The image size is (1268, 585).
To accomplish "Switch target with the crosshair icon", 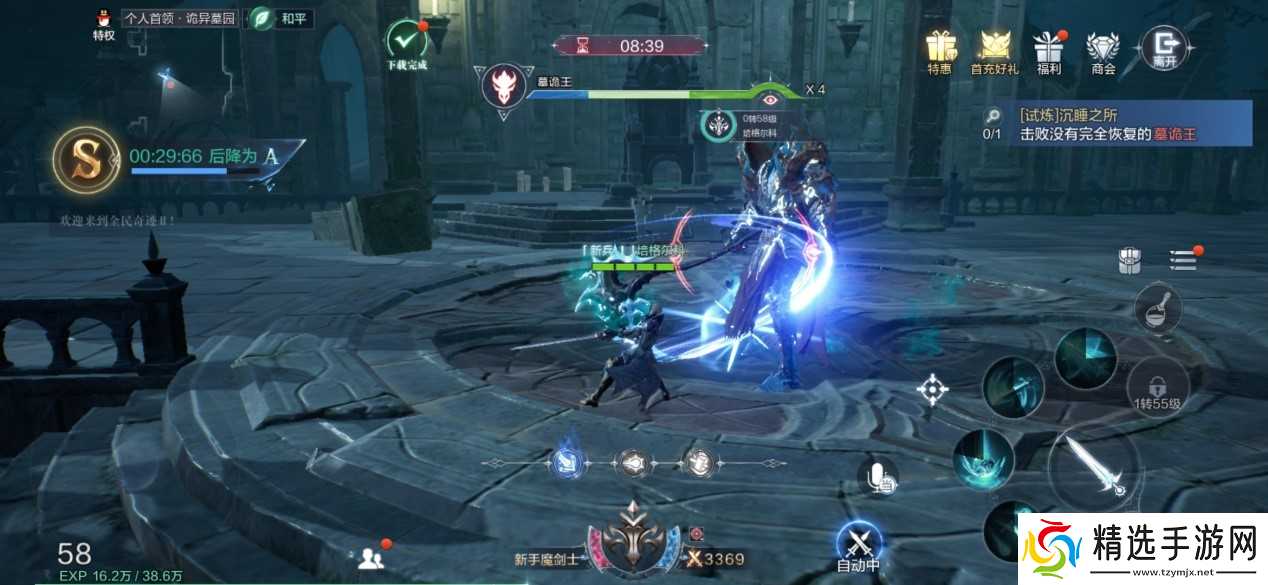I will click(932, 389).
